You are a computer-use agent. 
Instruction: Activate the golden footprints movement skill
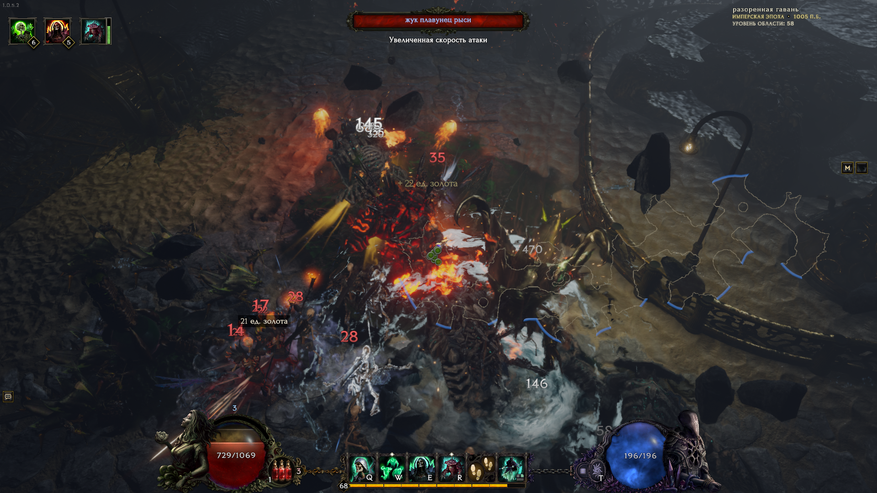482,467
